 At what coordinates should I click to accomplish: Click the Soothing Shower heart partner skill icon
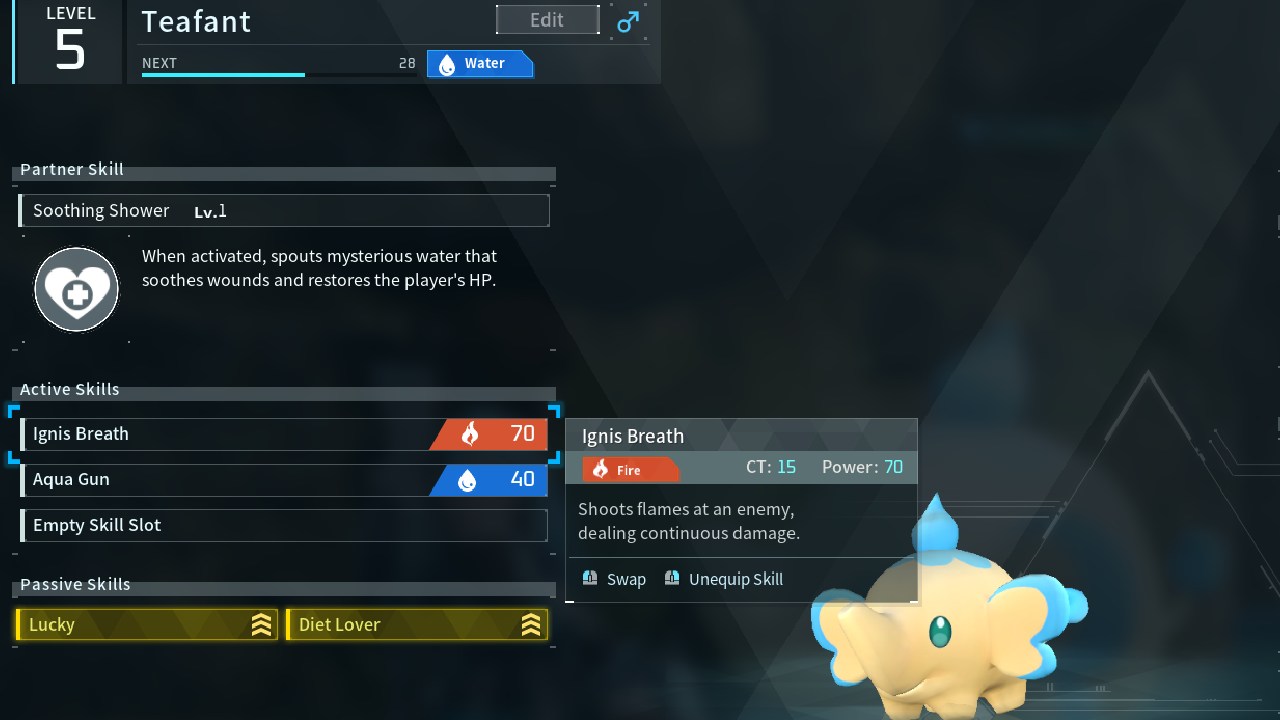[x=77, y=288]
